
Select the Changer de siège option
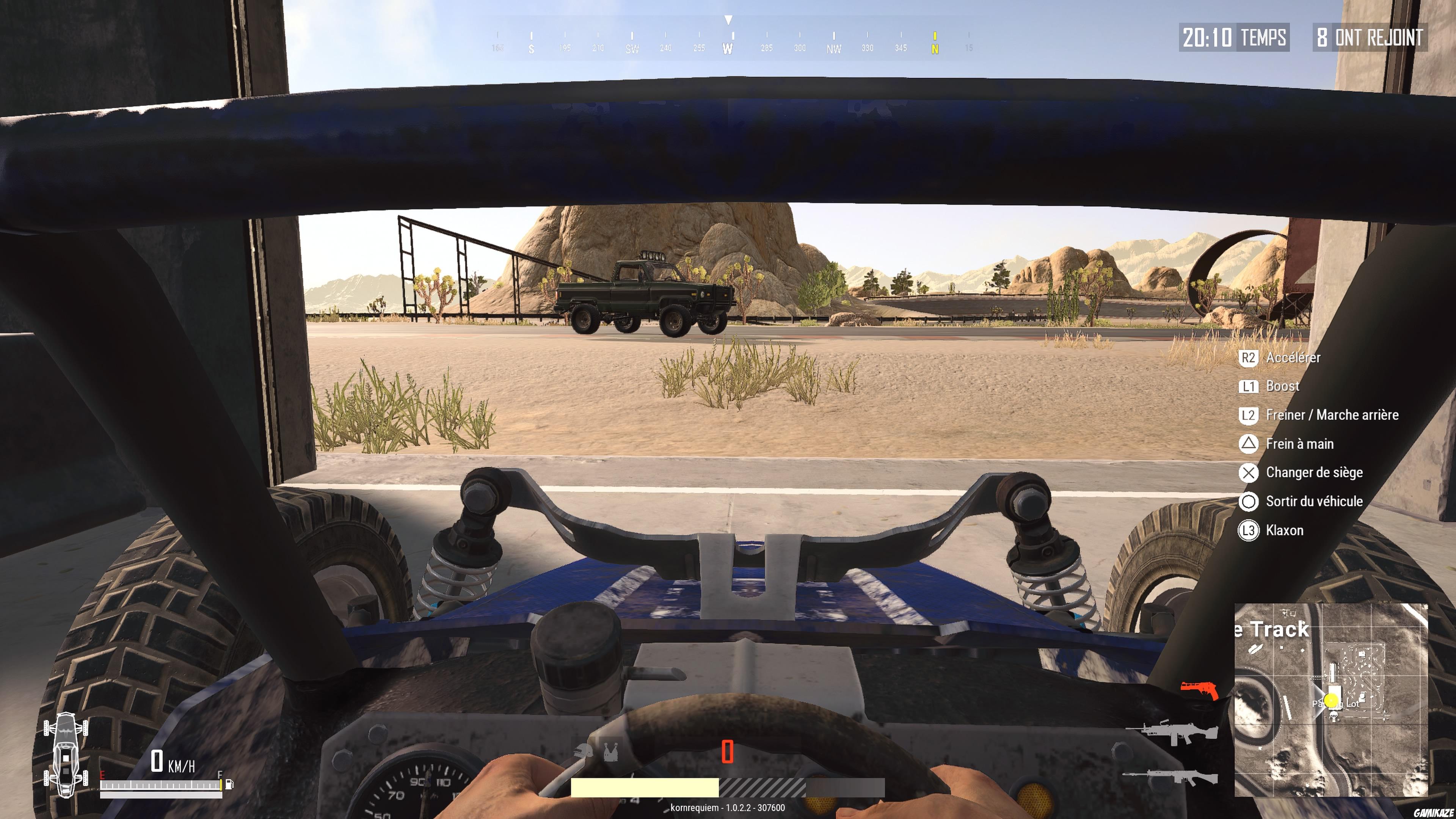pos(1312,472)
